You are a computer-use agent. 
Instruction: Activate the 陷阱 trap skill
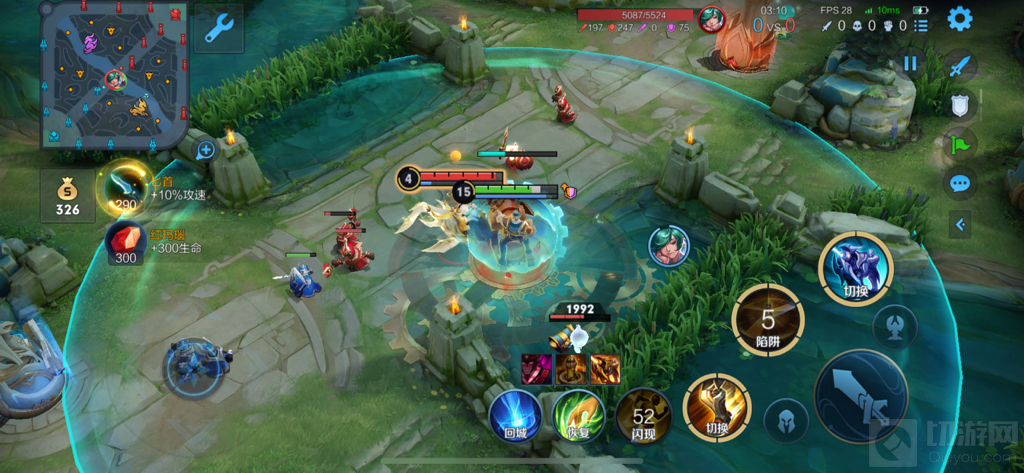click(768, 321)
